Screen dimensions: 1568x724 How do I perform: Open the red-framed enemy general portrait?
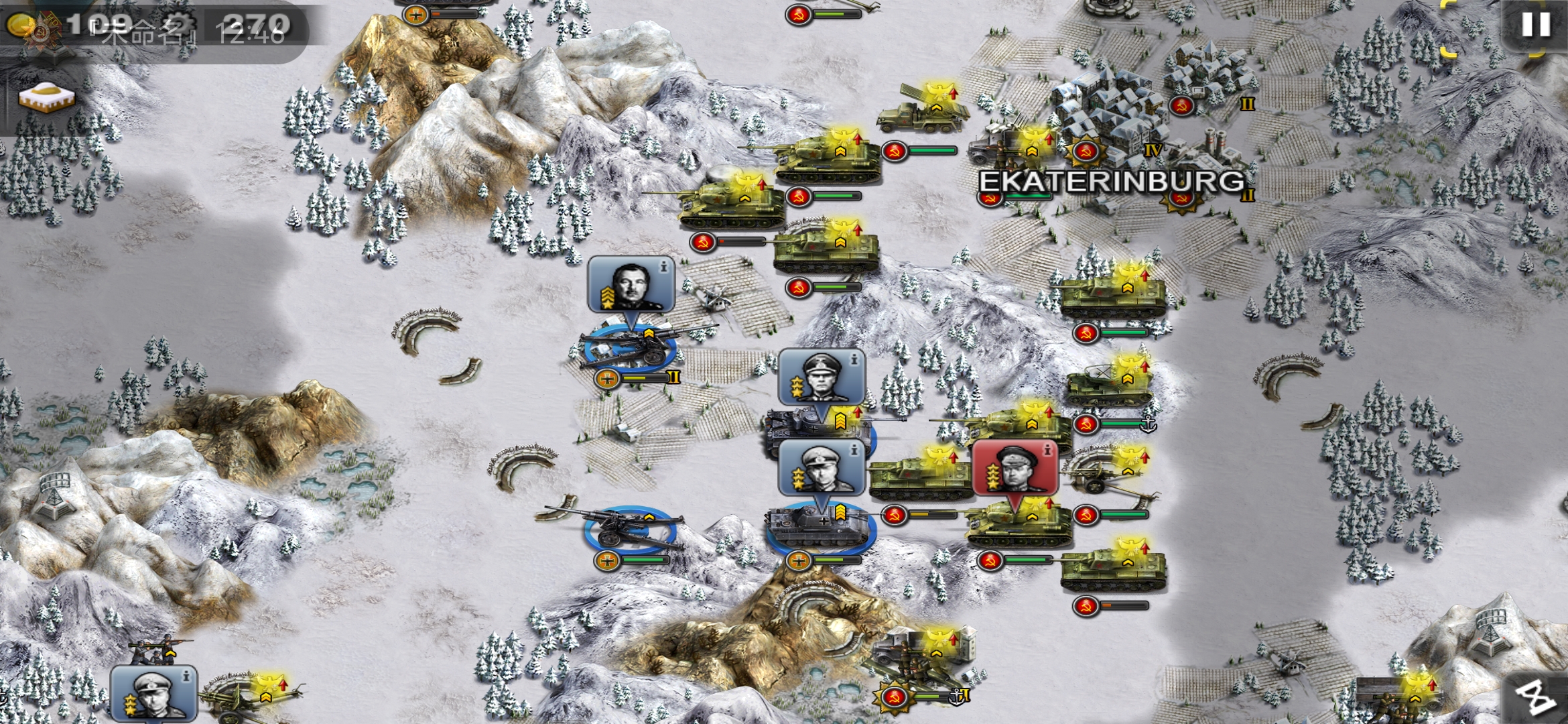(x=1015, y=468)
